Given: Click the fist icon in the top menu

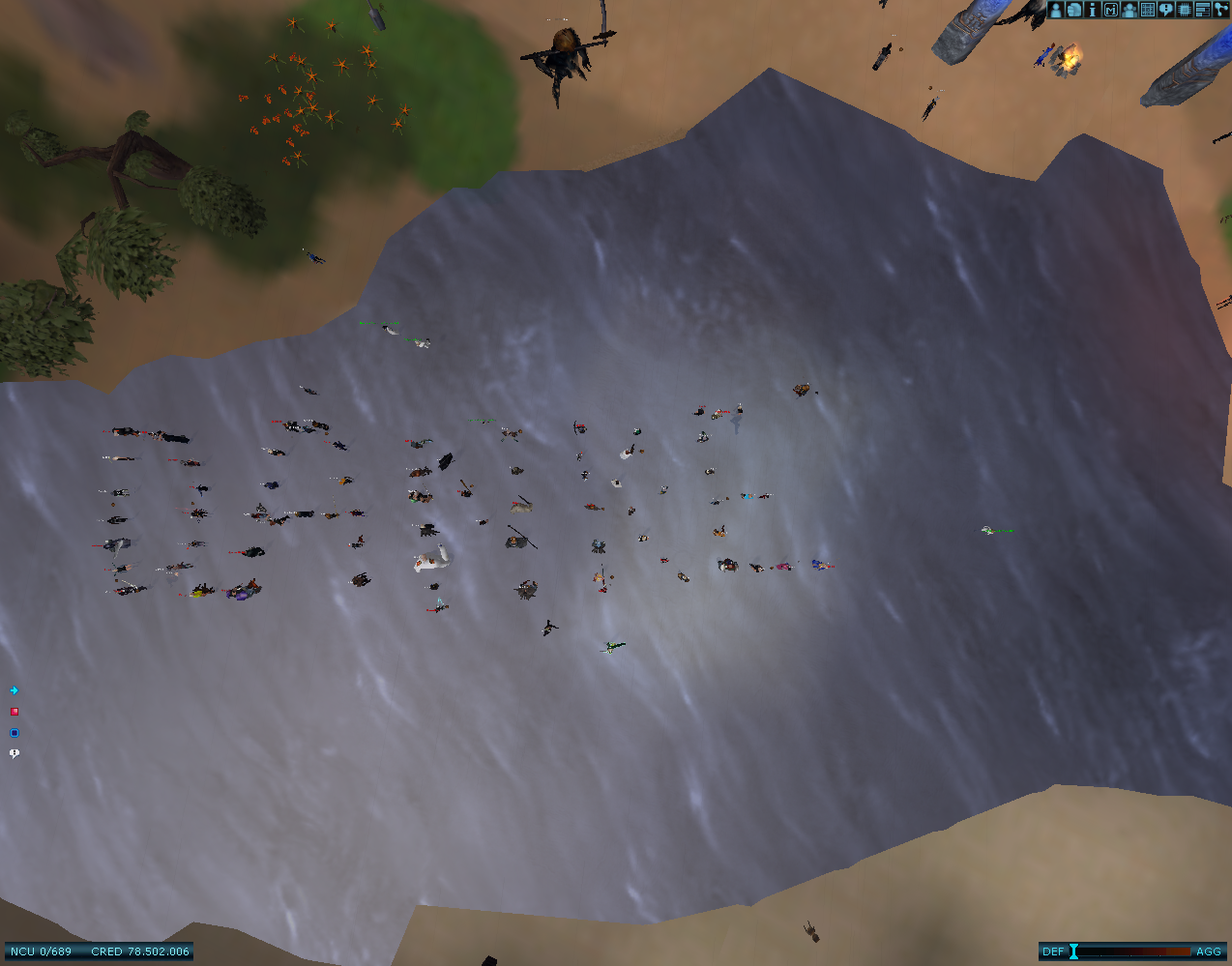Looking at the screenshot, I should (1074, 10).
